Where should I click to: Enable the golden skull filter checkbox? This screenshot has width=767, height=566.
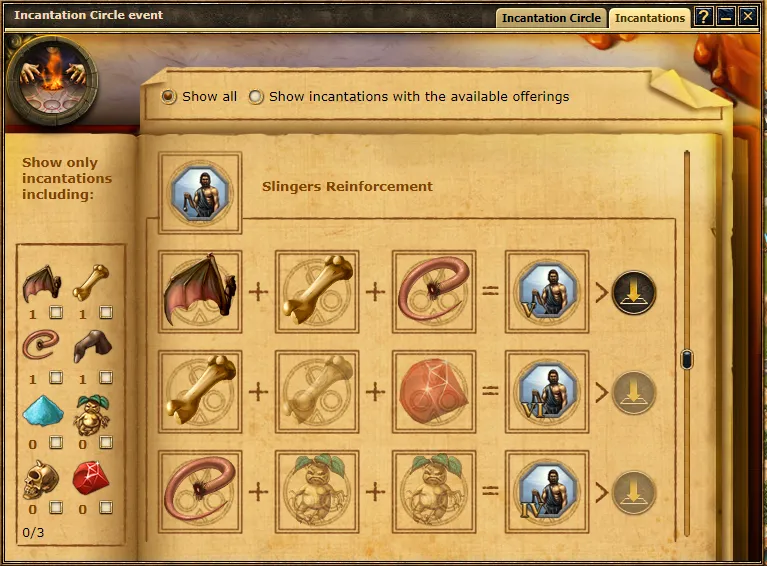56,508
